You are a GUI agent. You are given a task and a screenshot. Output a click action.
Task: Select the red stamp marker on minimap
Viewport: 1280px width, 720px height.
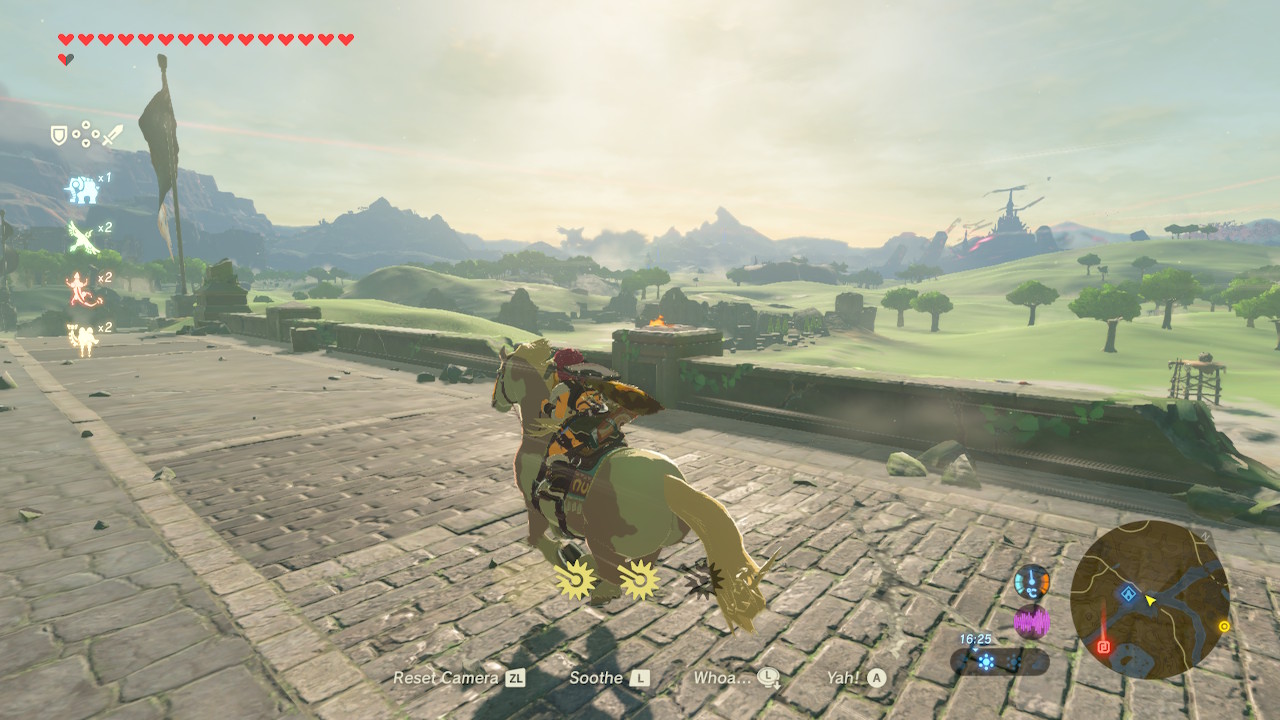(1104, 646)
